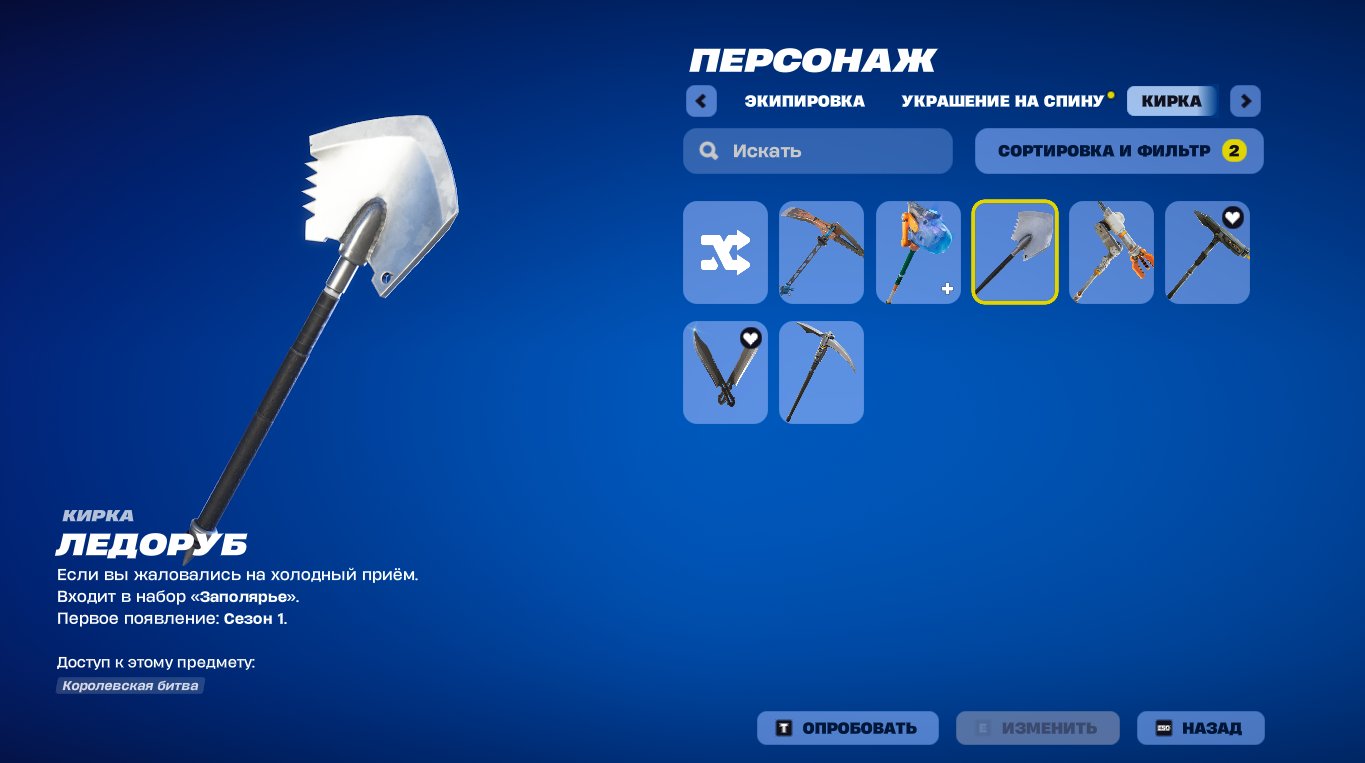Open the СОРТИРОВКА И ФИЛЬТР panel
The image size is (1365, 763).
1118,150
